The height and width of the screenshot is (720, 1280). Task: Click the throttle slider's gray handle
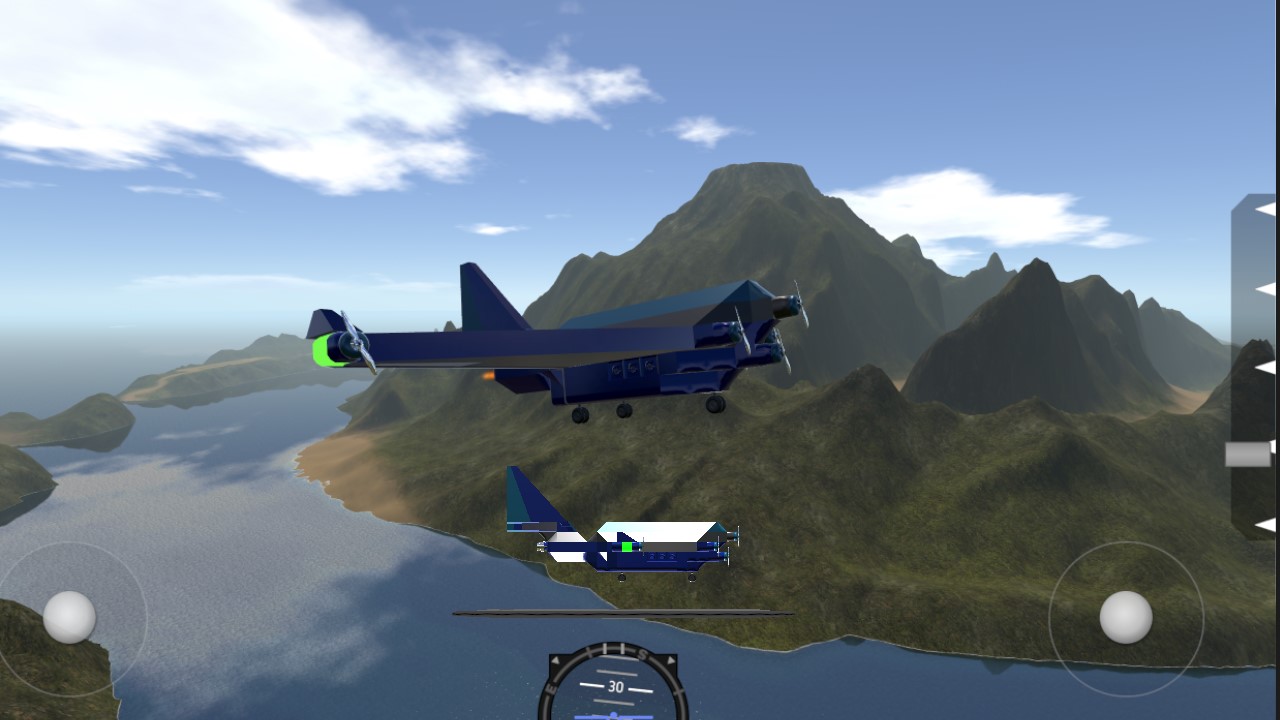(x=1248, y=454)
